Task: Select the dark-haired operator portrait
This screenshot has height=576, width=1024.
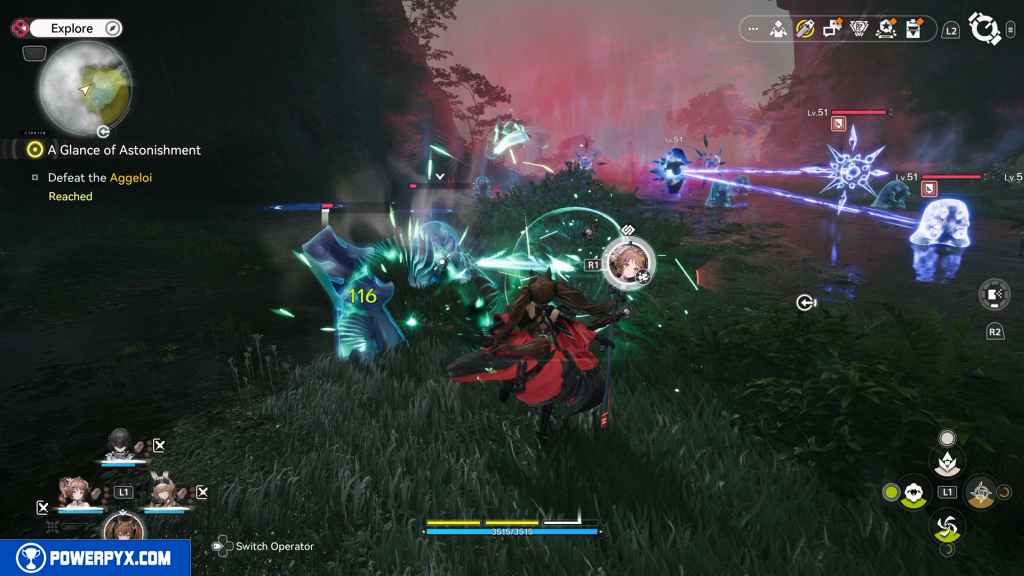Action: [x=120, y=443]
